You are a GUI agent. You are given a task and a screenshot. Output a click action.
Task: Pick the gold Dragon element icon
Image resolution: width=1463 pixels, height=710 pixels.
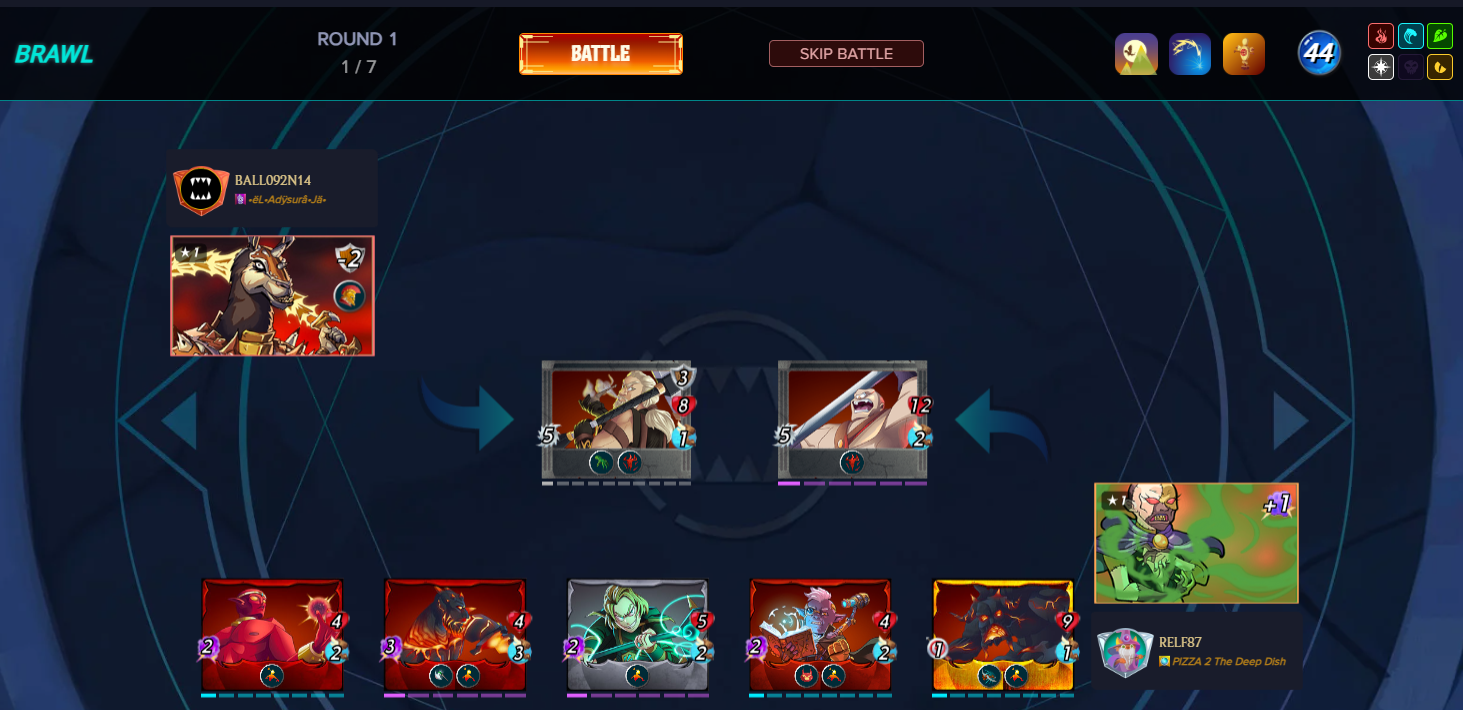click(x=1440, y=67)
